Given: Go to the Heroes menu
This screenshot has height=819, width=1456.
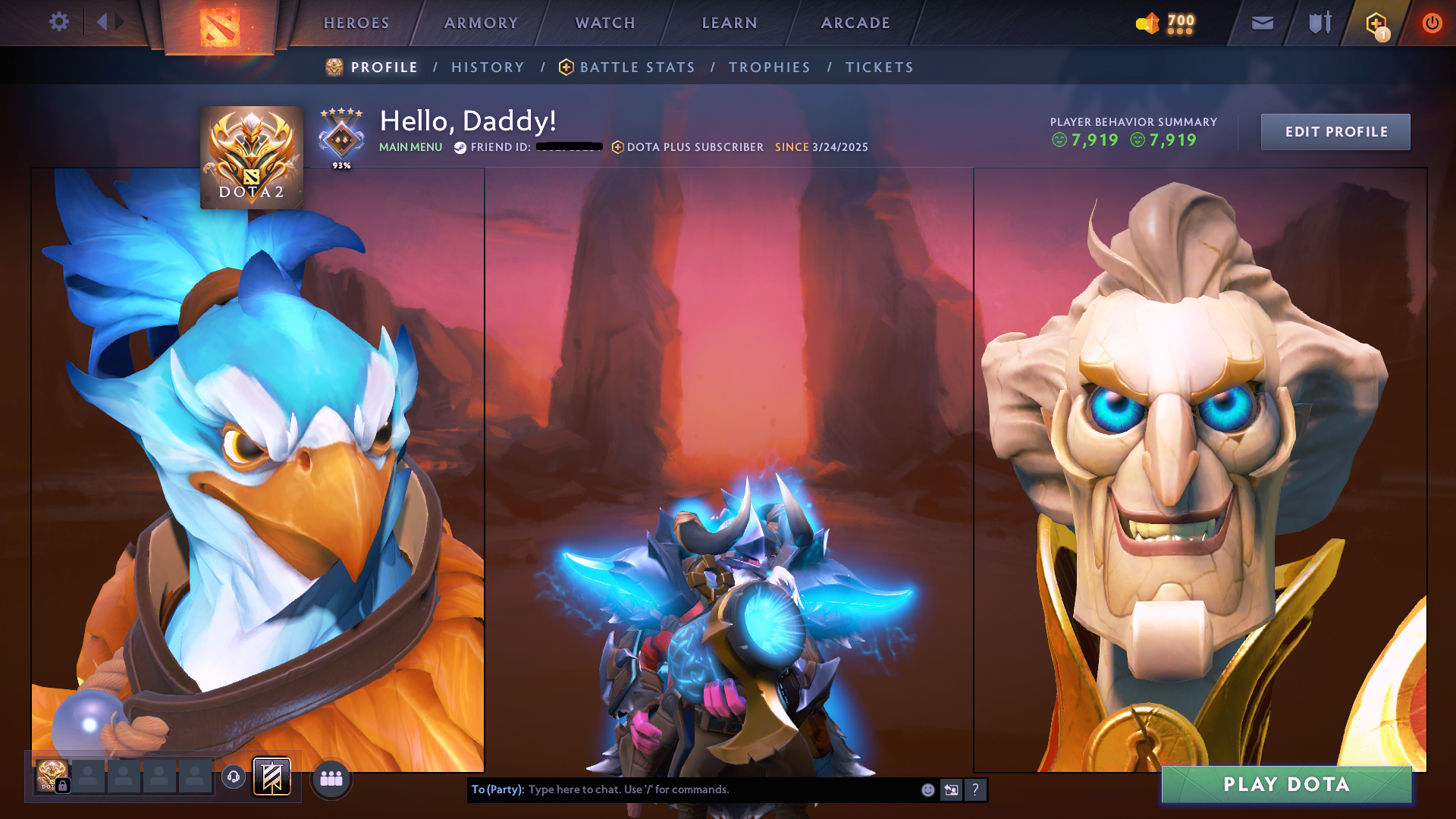Looking at the screenshot, I should (356, 23).
